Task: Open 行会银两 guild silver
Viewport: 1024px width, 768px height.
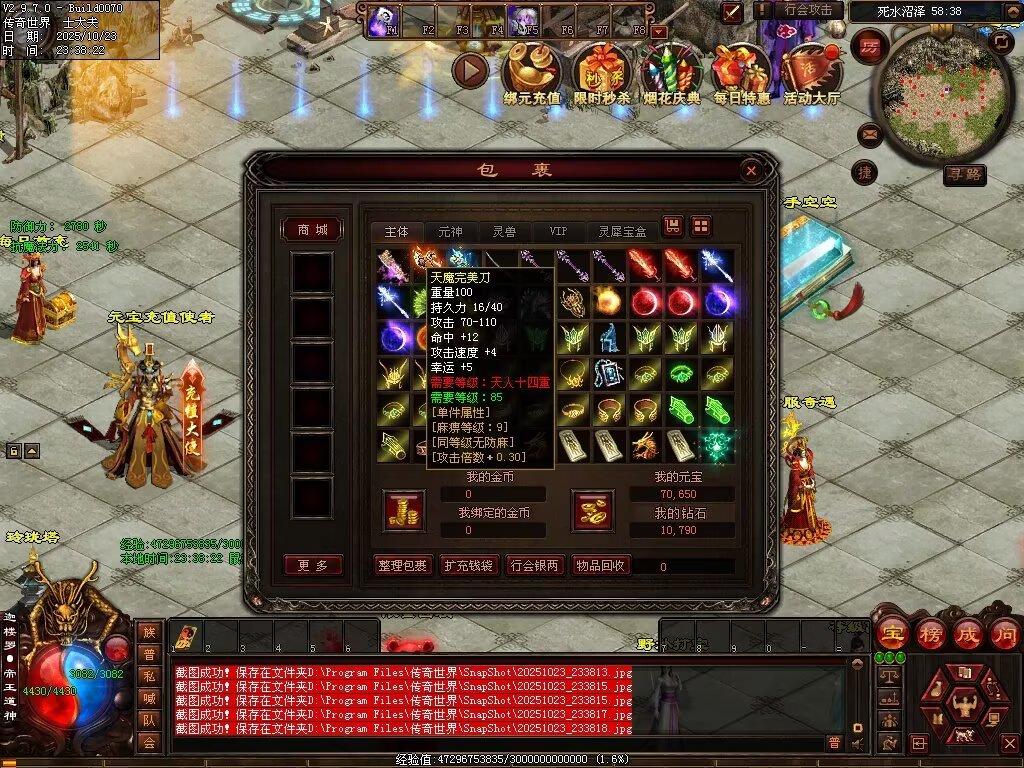Action: tap(534, 566)
